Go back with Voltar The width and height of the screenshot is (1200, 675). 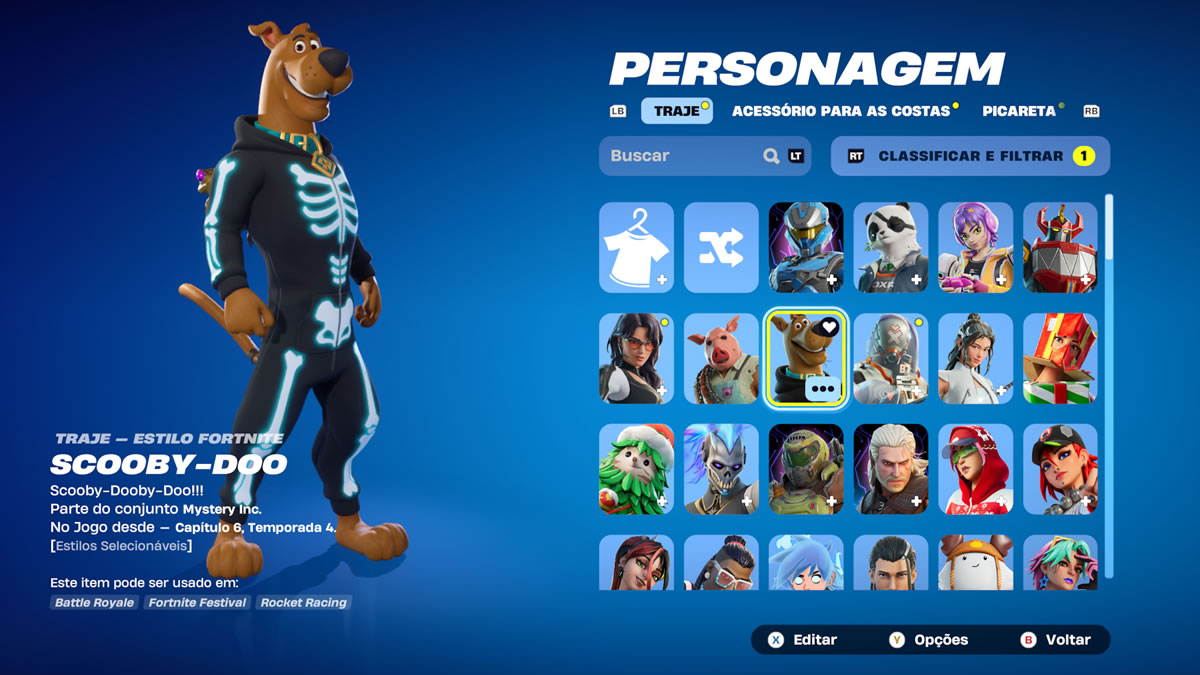[1056, 640]
